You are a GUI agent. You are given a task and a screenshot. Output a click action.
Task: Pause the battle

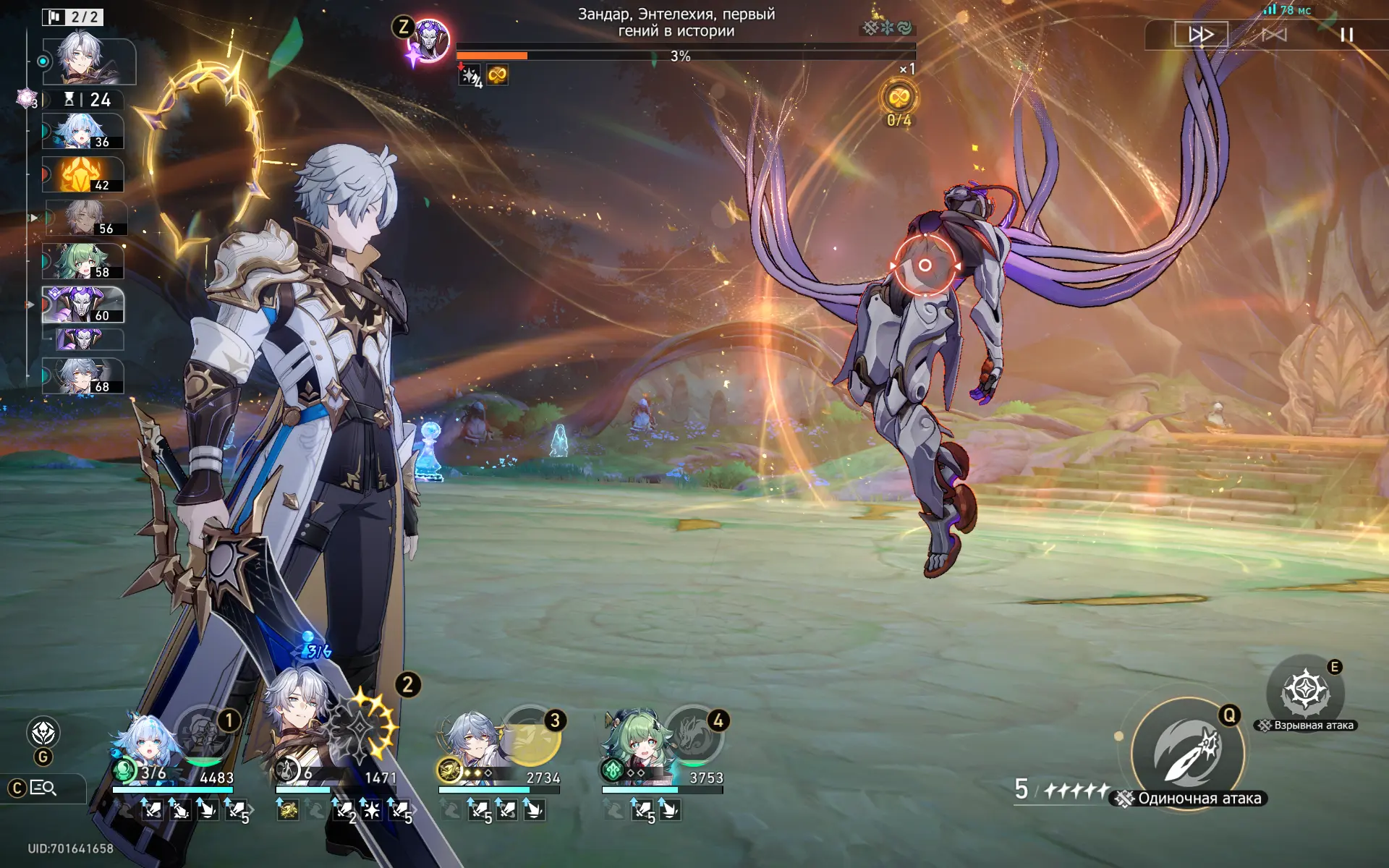click(x=1346, y=35)
